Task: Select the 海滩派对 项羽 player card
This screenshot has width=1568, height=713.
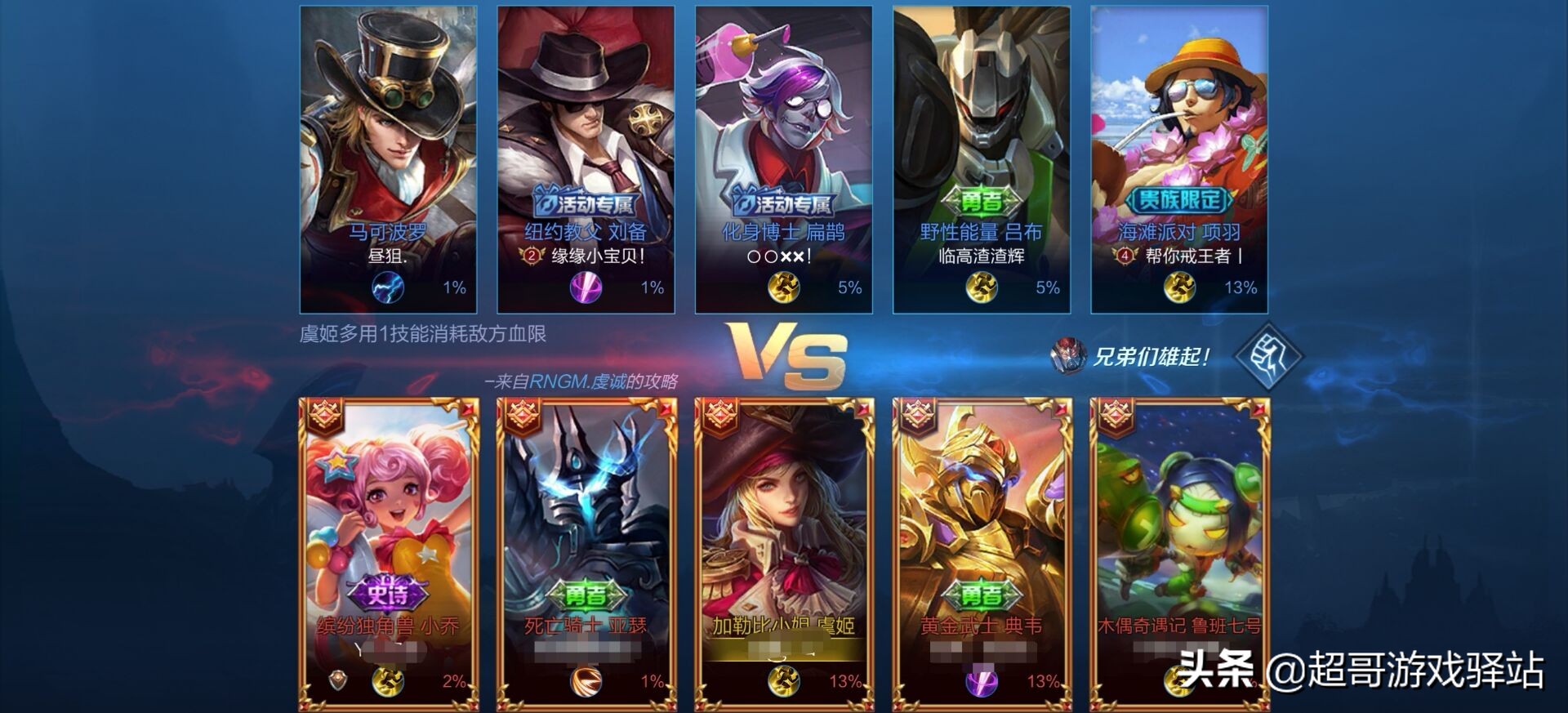Action: [1179, 160]
